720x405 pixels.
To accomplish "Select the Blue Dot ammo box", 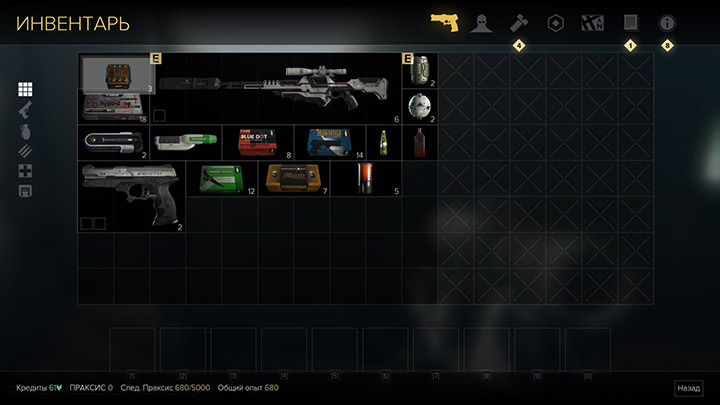I will coord(258,142).
